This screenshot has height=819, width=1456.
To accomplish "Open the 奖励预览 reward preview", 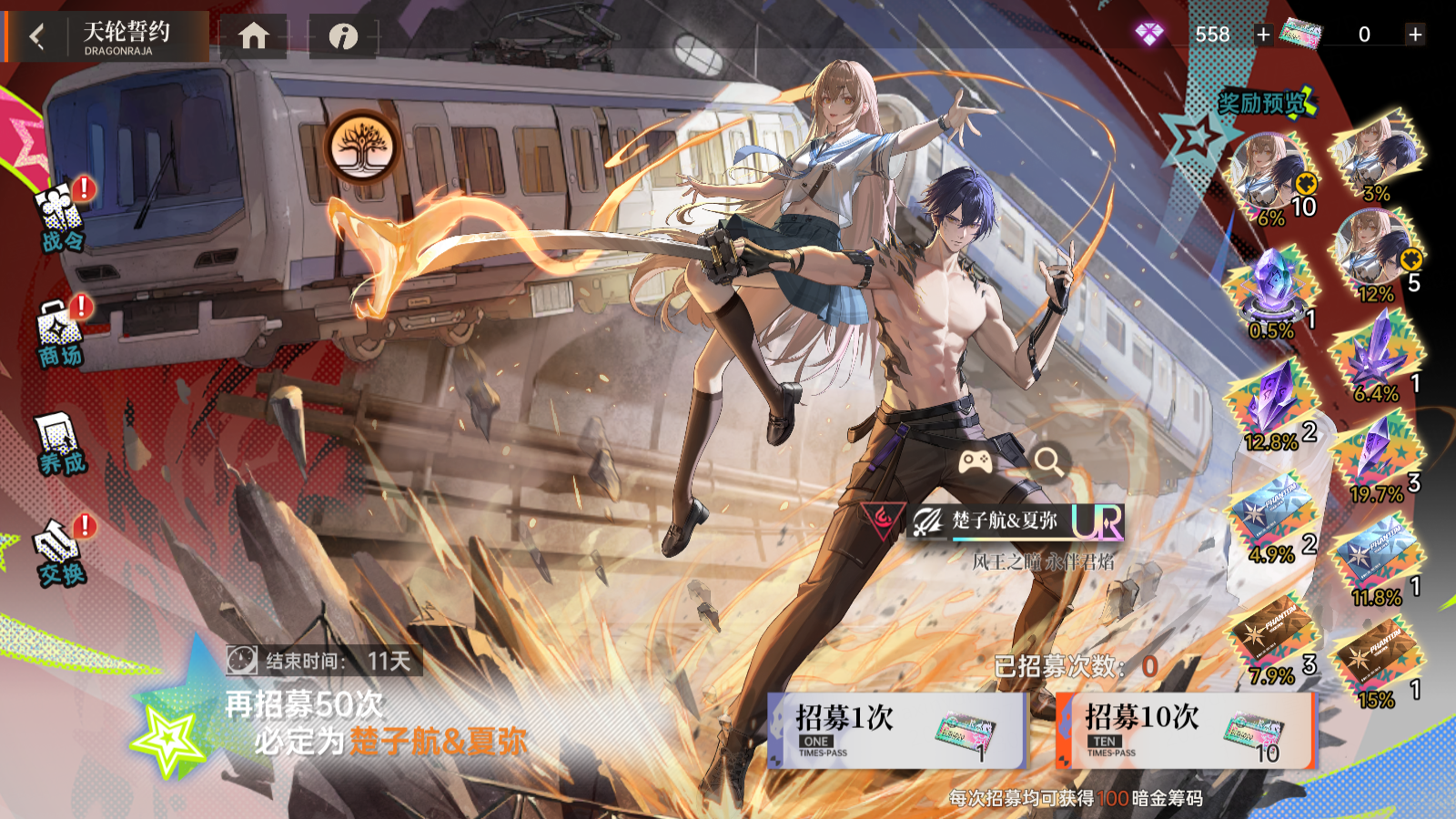I will (x=1265, y=103).
